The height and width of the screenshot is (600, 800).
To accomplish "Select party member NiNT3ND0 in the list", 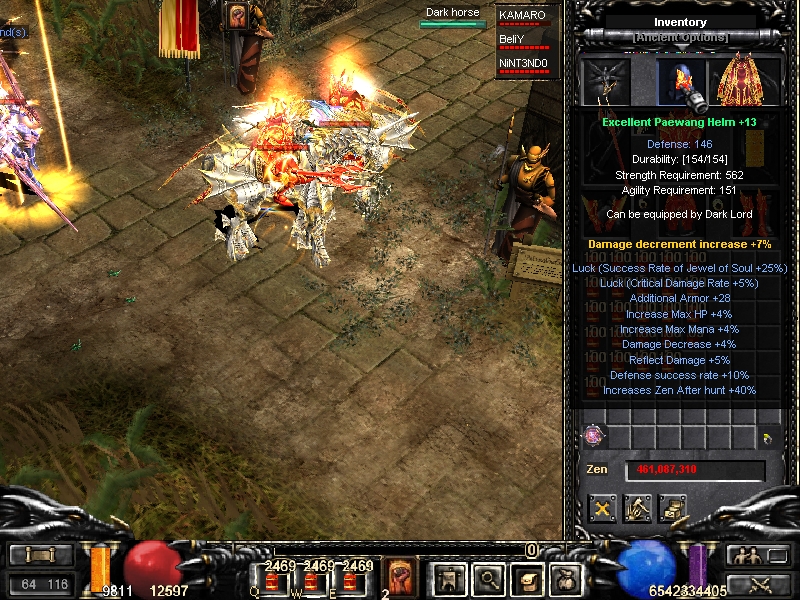I will pyautogui.click(x=523, y=65).
